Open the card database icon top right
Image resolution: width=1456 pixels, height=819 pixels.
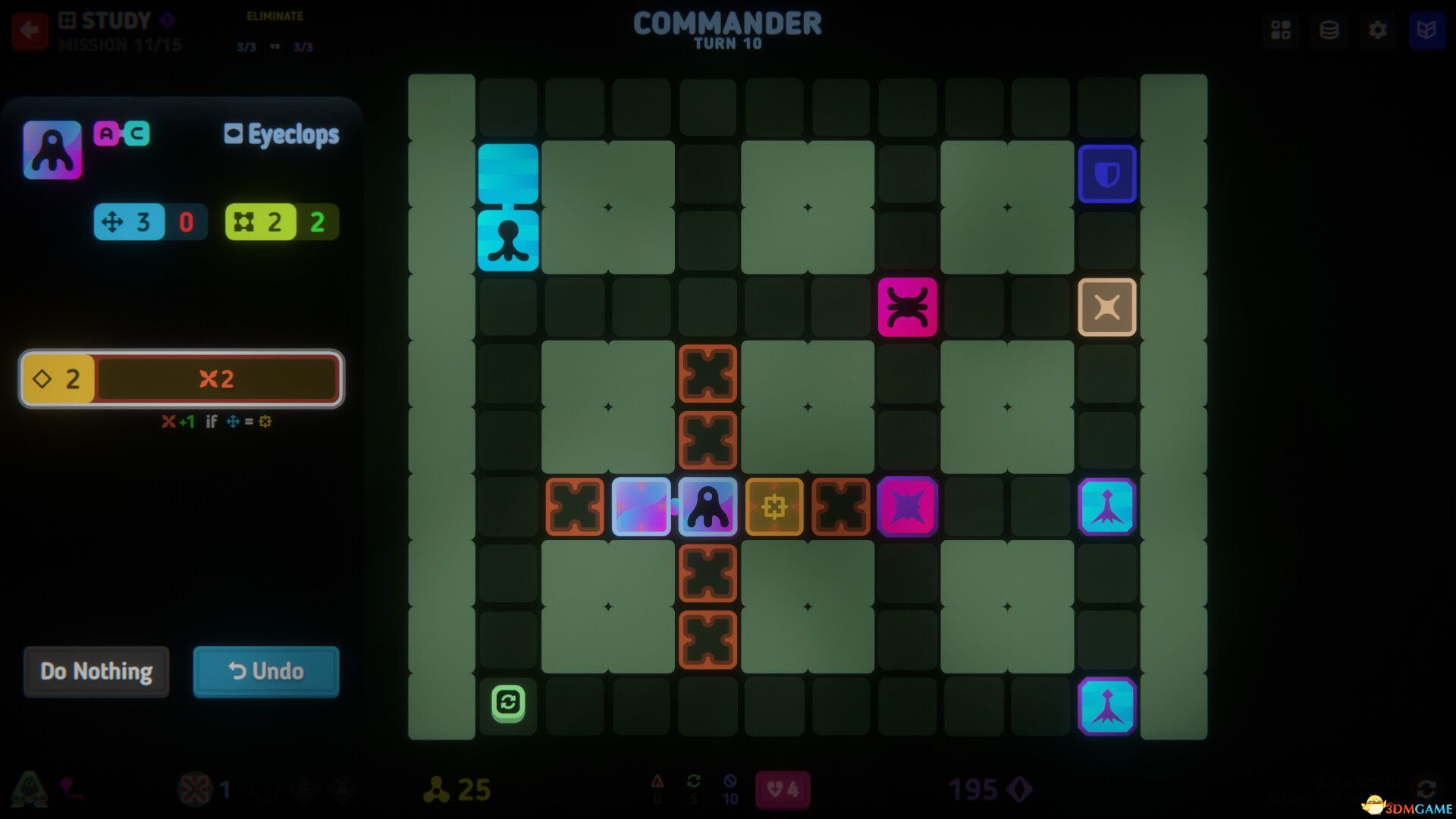[1329, 31]
